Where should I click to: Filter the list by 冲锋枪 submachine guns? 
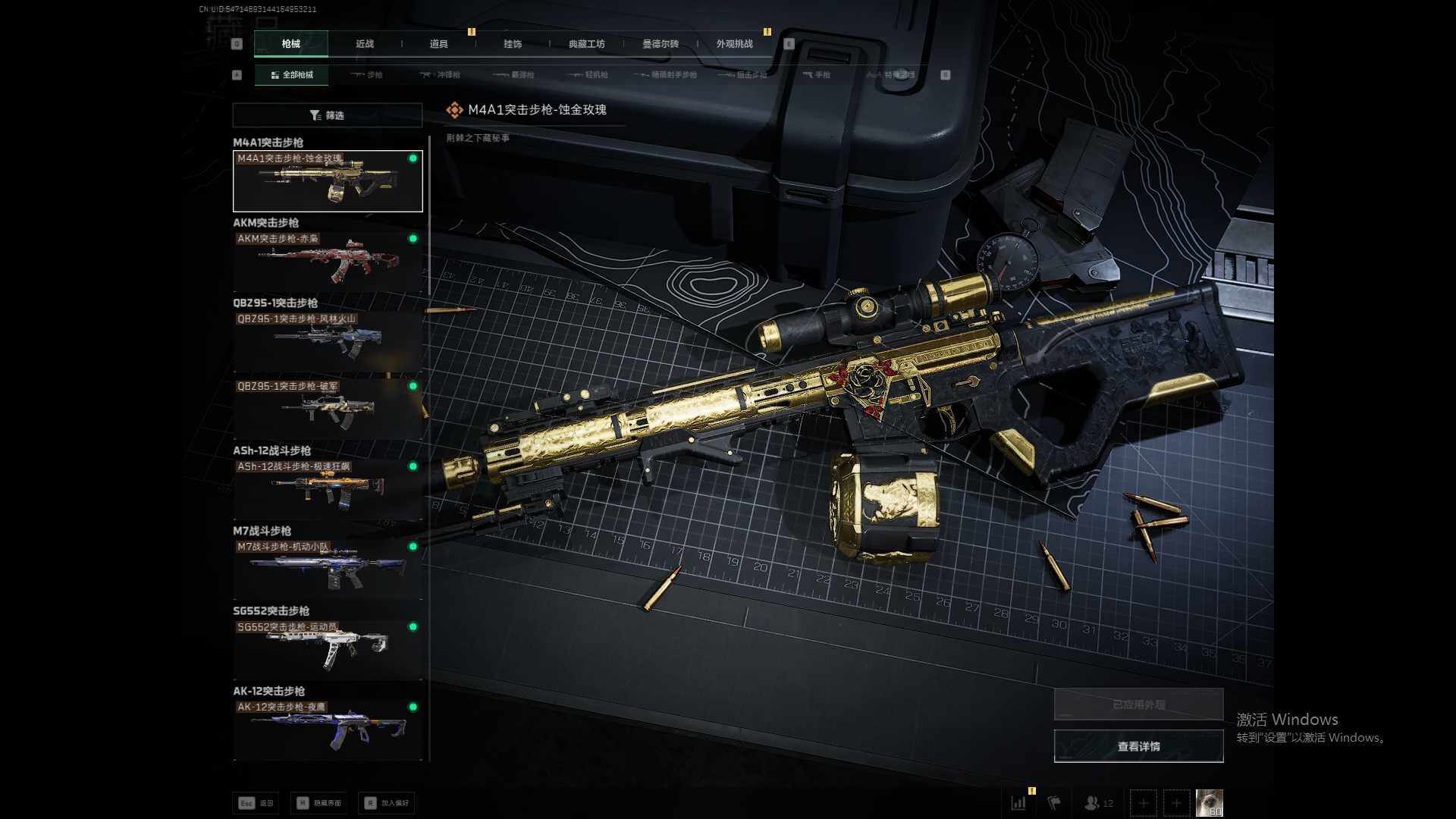pyautogui.click(x=441, y=75)
